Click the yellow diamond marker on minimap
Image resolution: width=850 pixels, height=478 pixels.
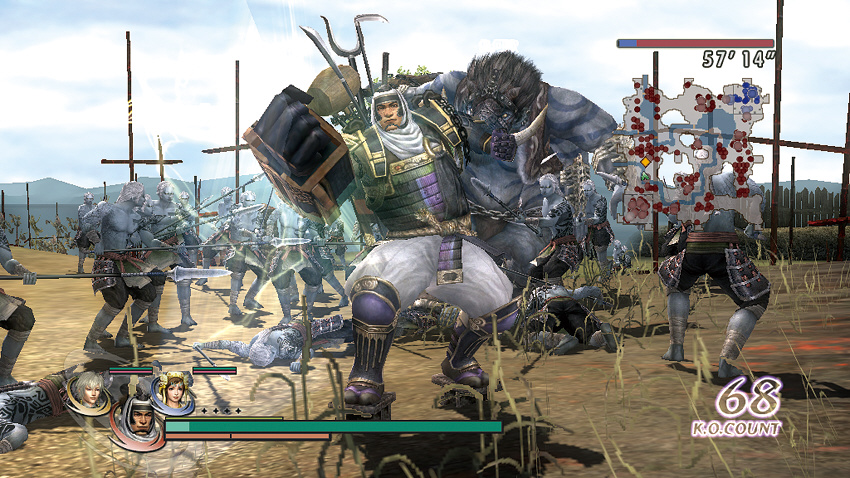(645, 161)
